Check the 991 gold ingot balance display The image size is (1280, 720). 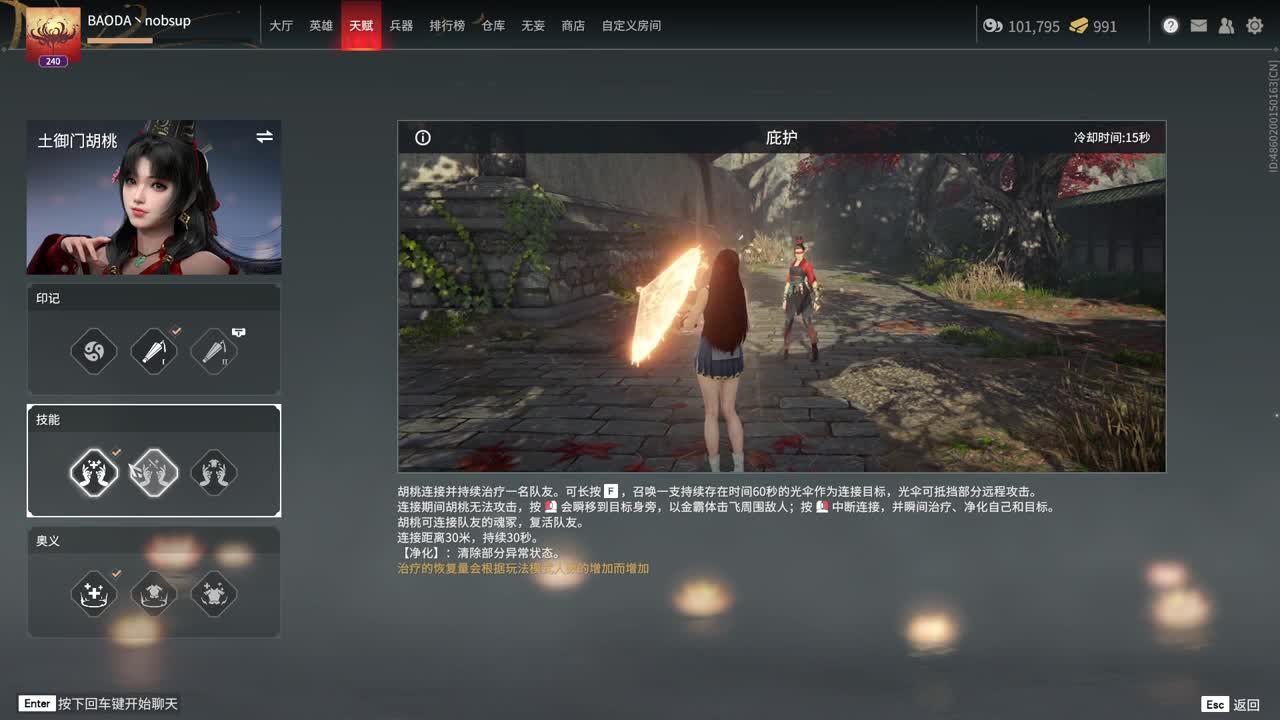[x=1092, y=26]
